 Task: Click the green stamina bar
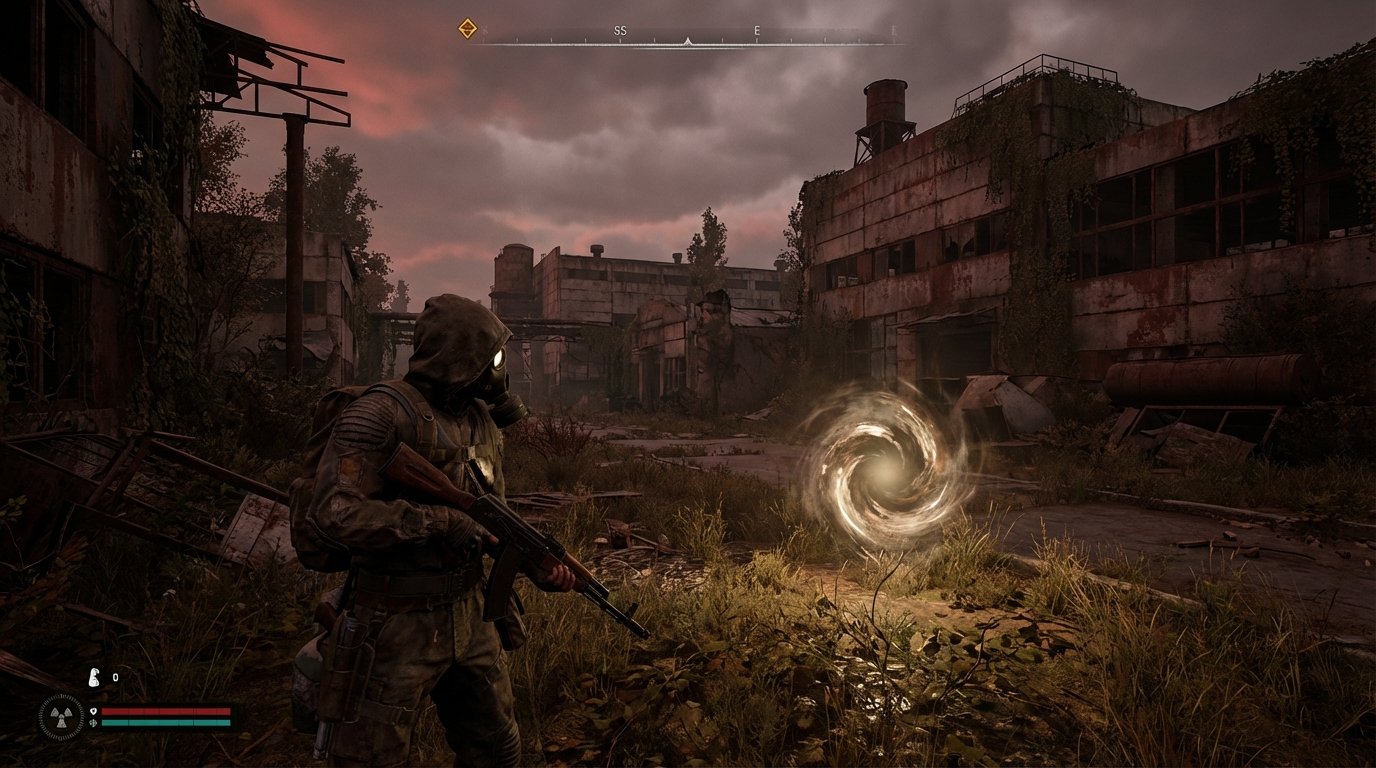(165, 722)
